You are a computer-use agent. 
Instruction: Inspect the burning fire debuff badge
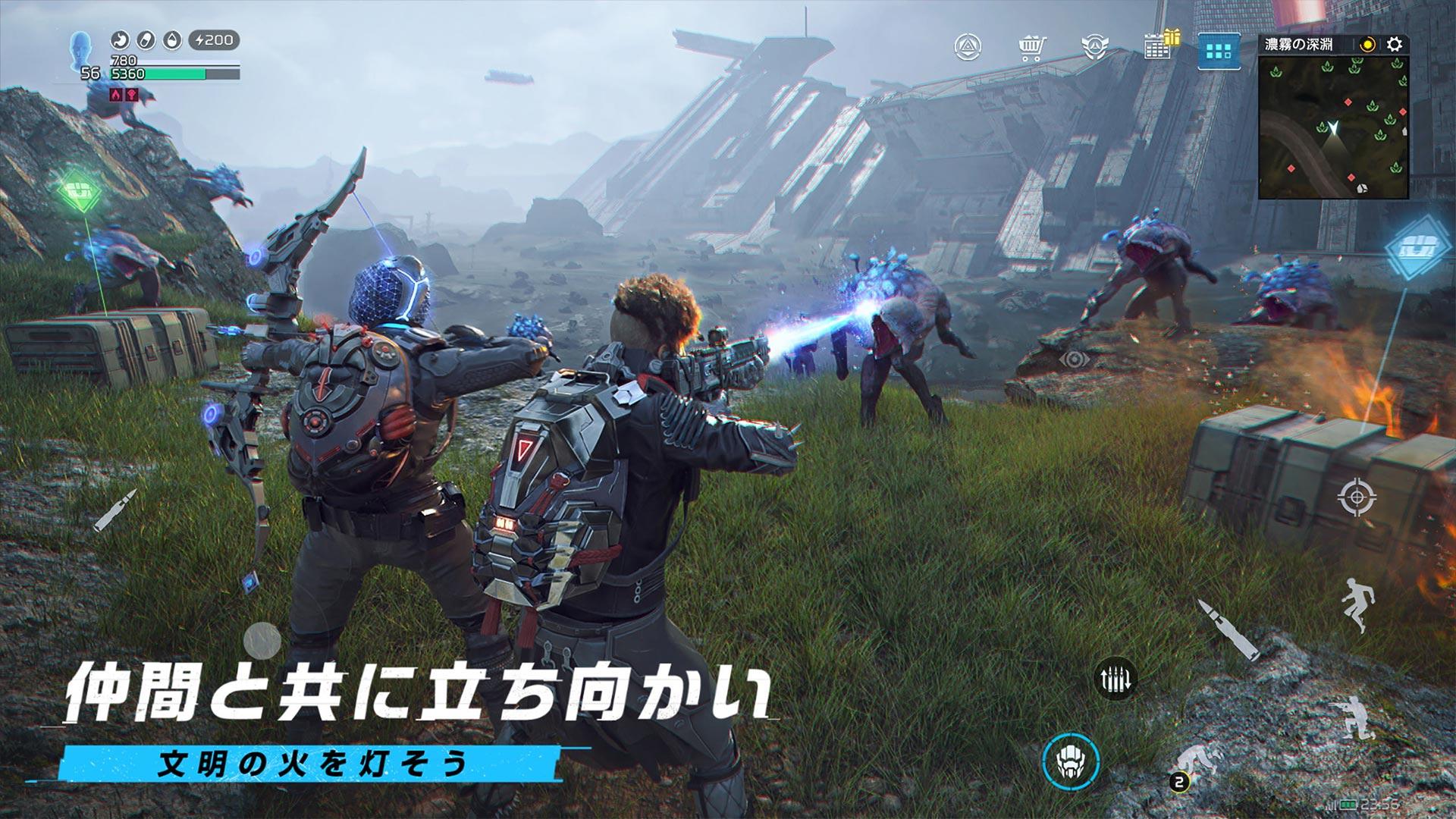[x=115, y=95]
